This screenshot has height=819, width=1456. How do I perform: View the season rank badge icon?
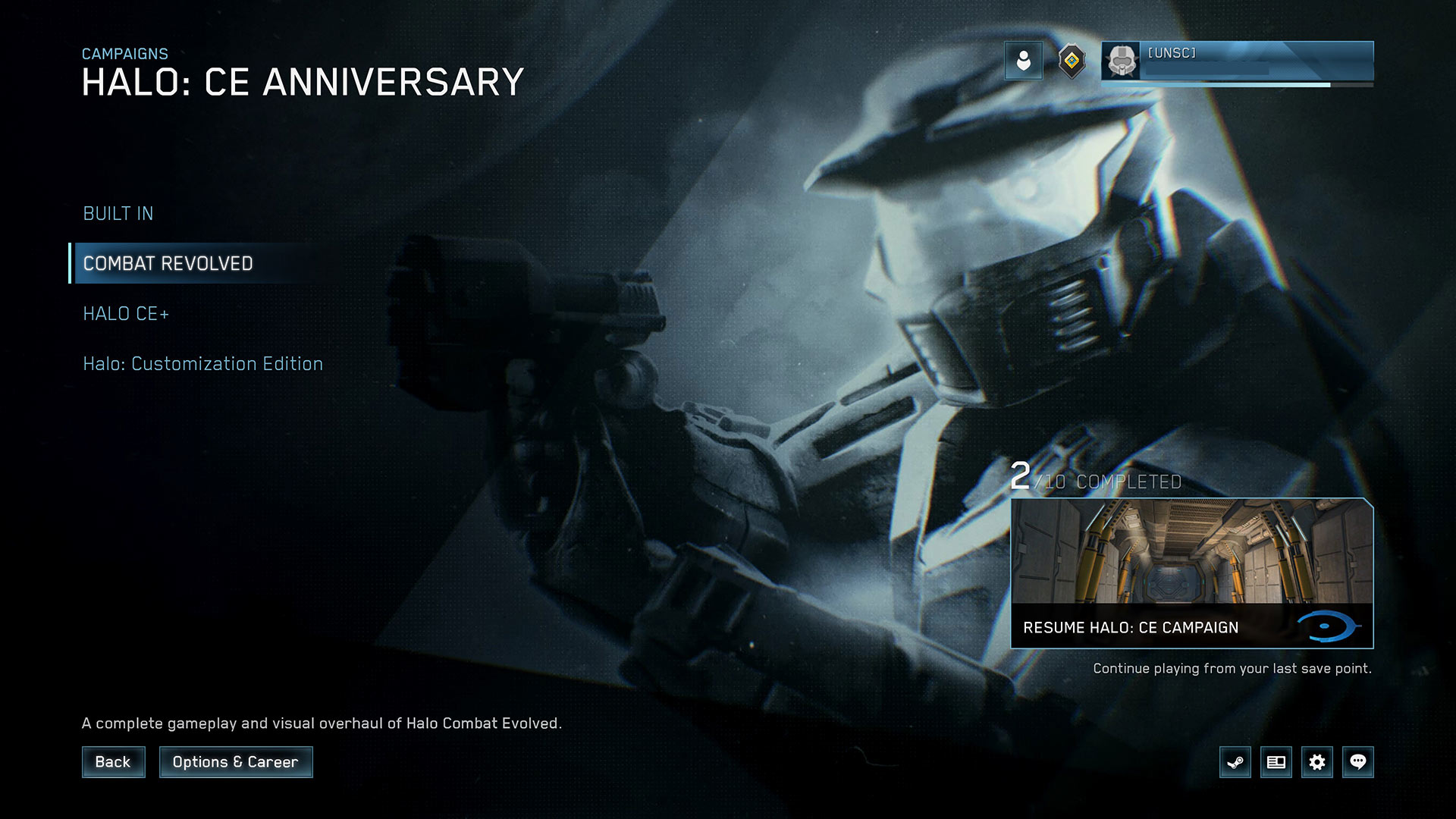pos(1071,61)
